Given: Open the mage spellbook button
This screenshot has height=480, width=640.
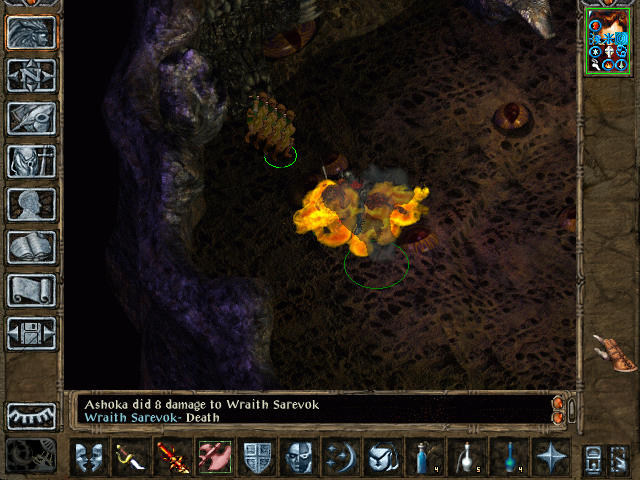Looking at the screenshot, I should coord(31,247).
